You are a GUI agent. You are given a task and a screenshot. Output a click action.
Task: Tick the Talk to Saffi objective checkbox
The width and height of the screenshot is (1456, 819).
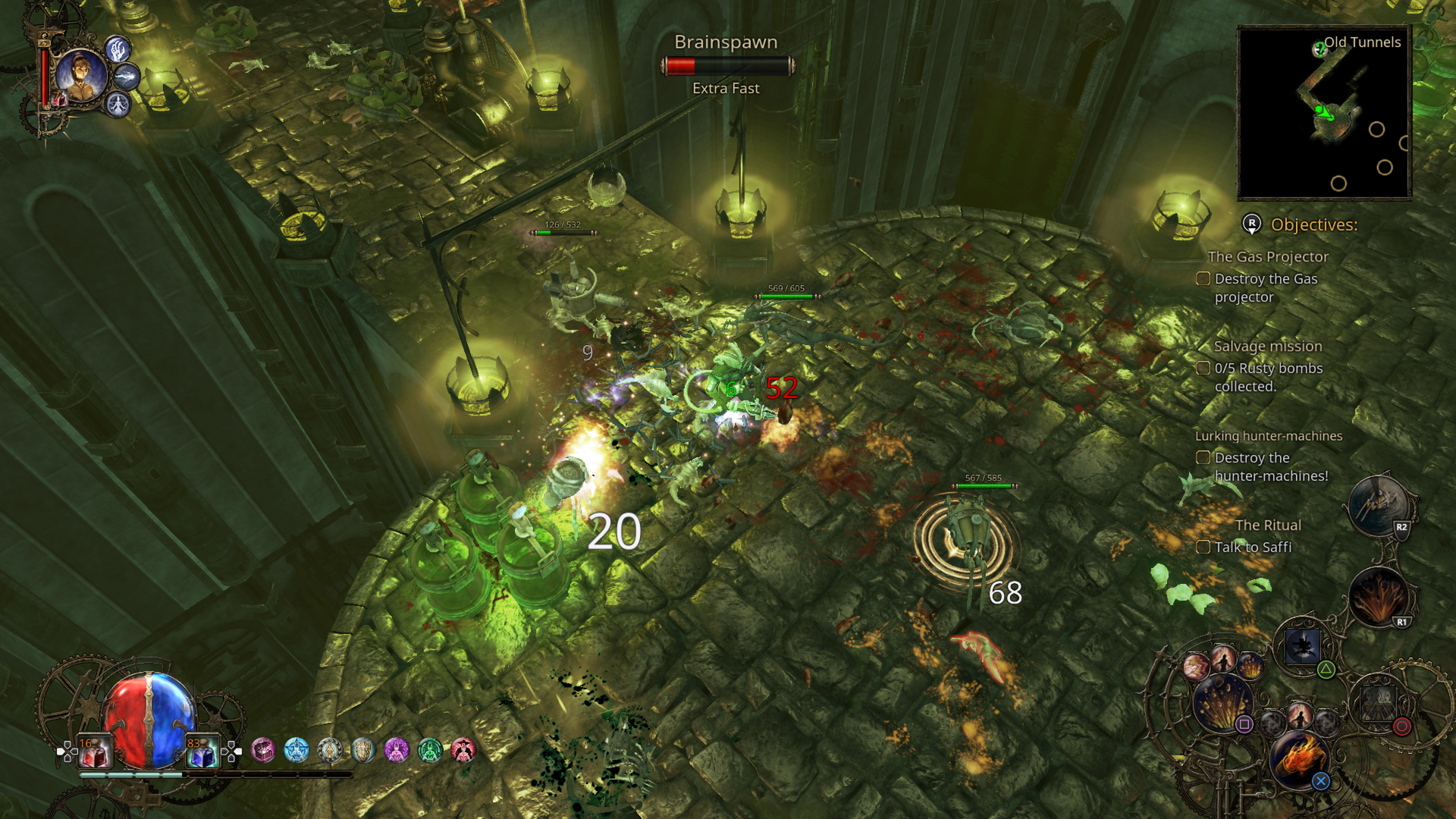click(x=1203, y=547)
